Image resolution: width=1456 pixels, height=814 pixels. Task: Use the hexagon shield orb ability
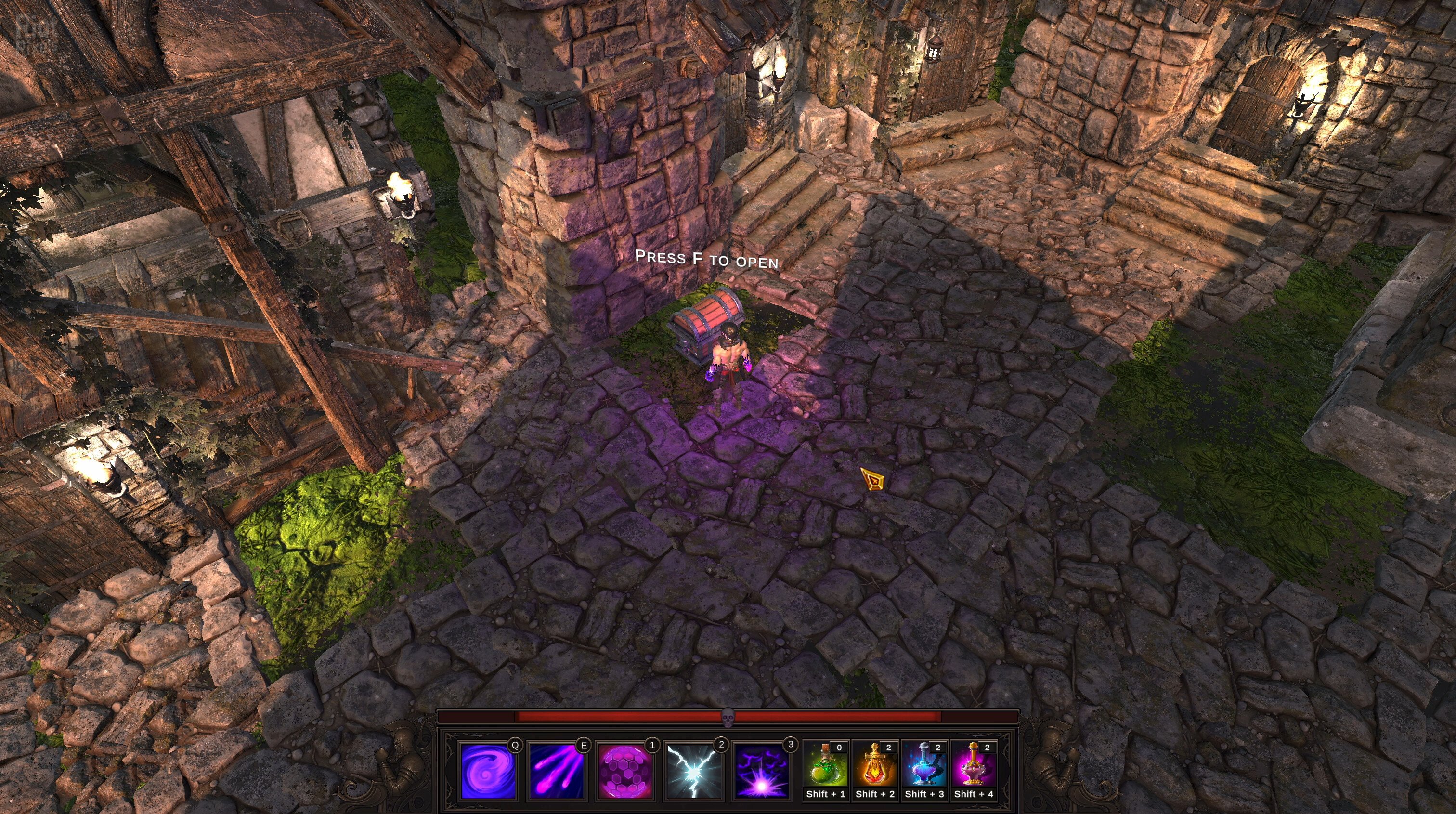pyautogui.click(x=625, y=771)
